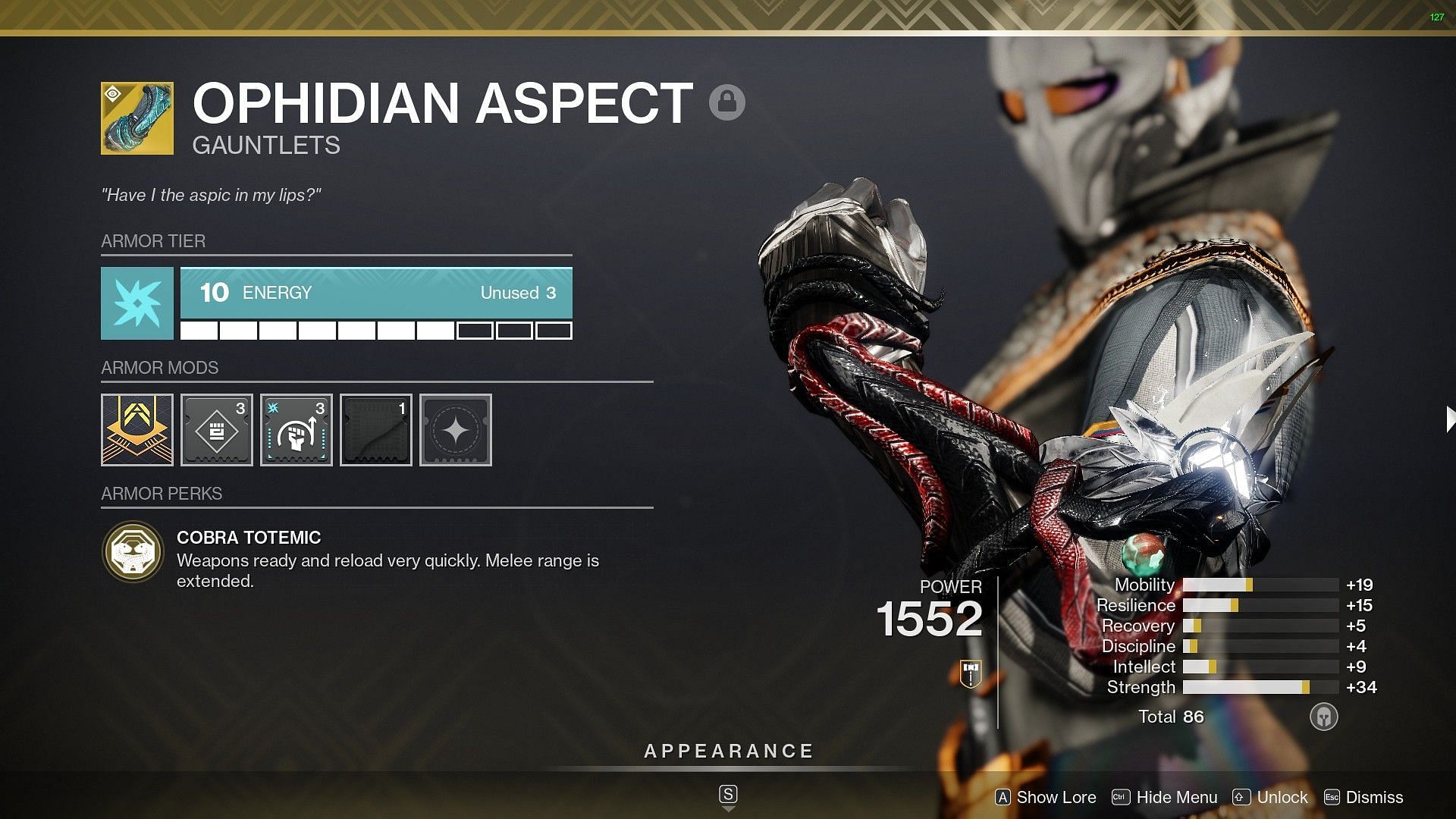Hide the inspection menu
This screenshot has width=1456, height=819.
click(x=1165, y=797)
